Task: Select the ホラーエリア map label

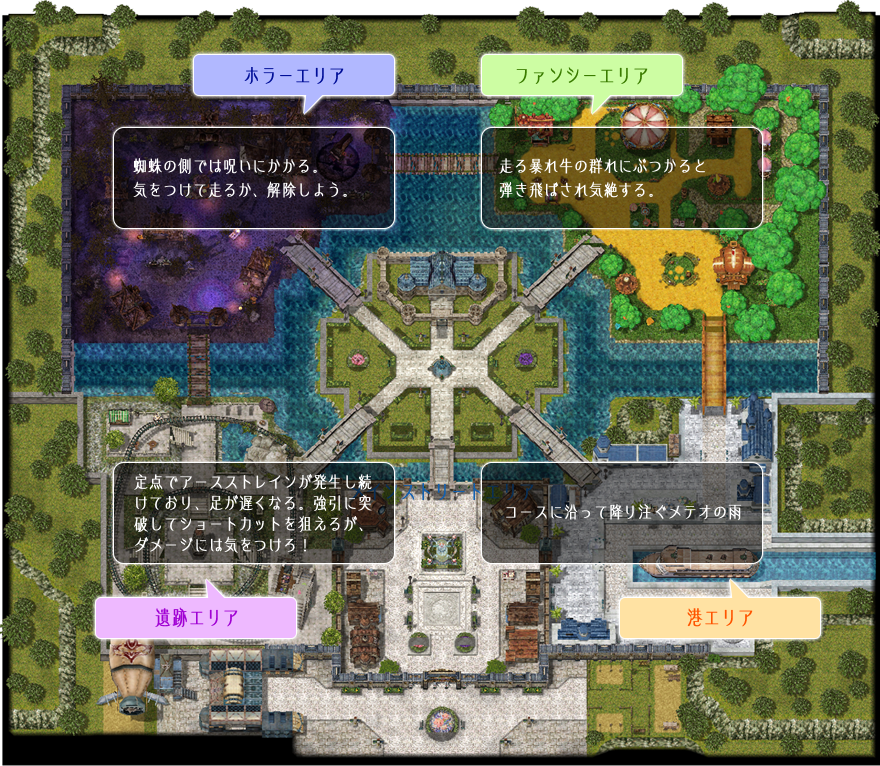Action: point(294,75)
